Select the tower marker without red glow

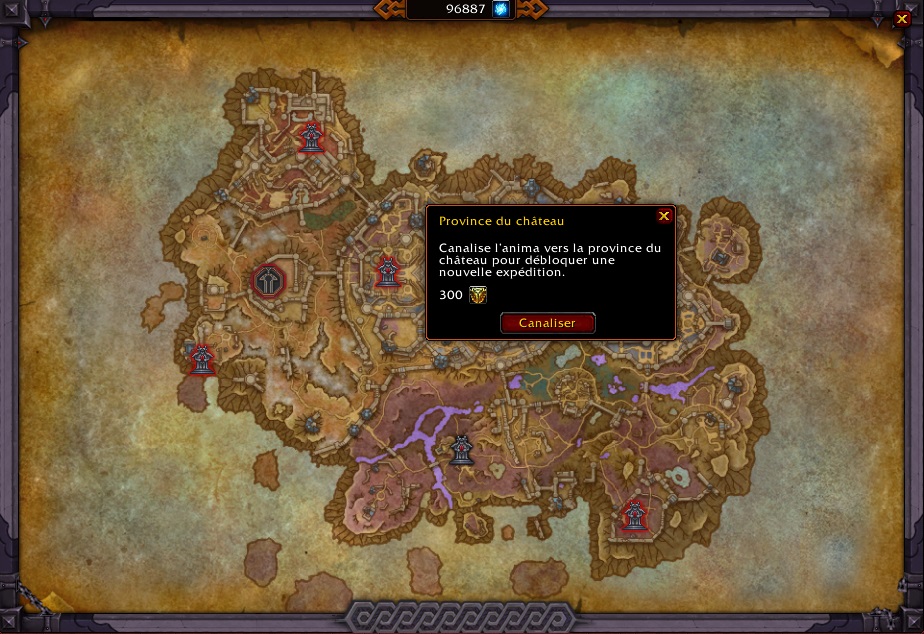click(461, 451)
